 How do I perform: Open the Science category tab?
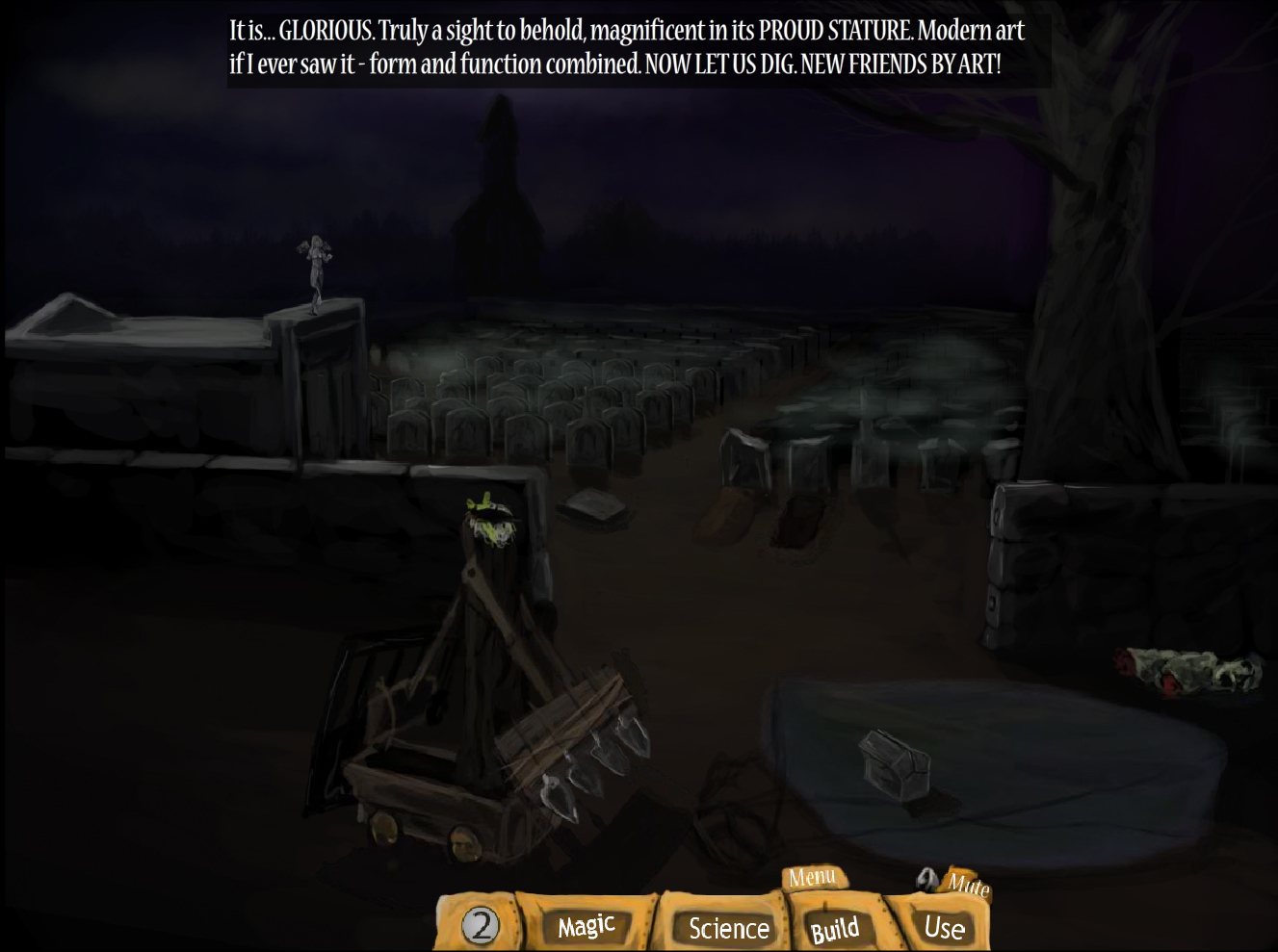(729, 928)
